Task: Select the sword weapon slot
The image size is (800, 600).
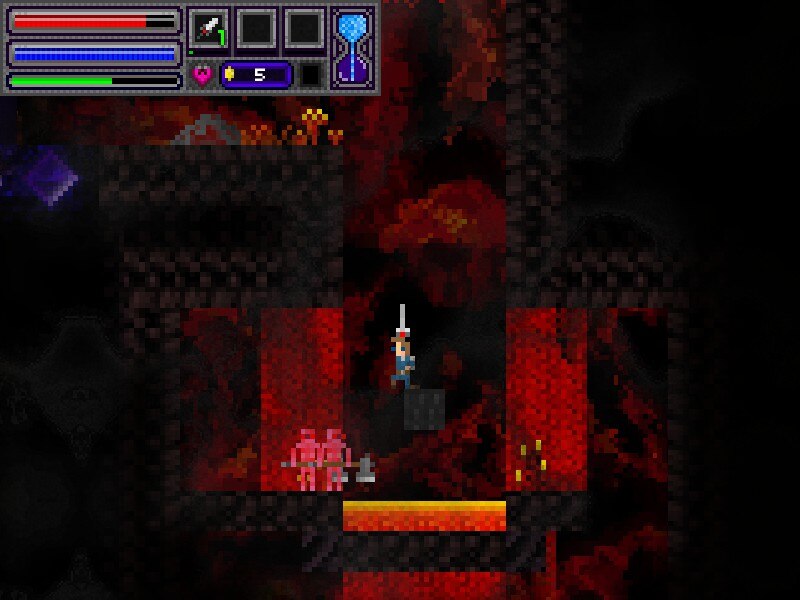Action: 208,28
